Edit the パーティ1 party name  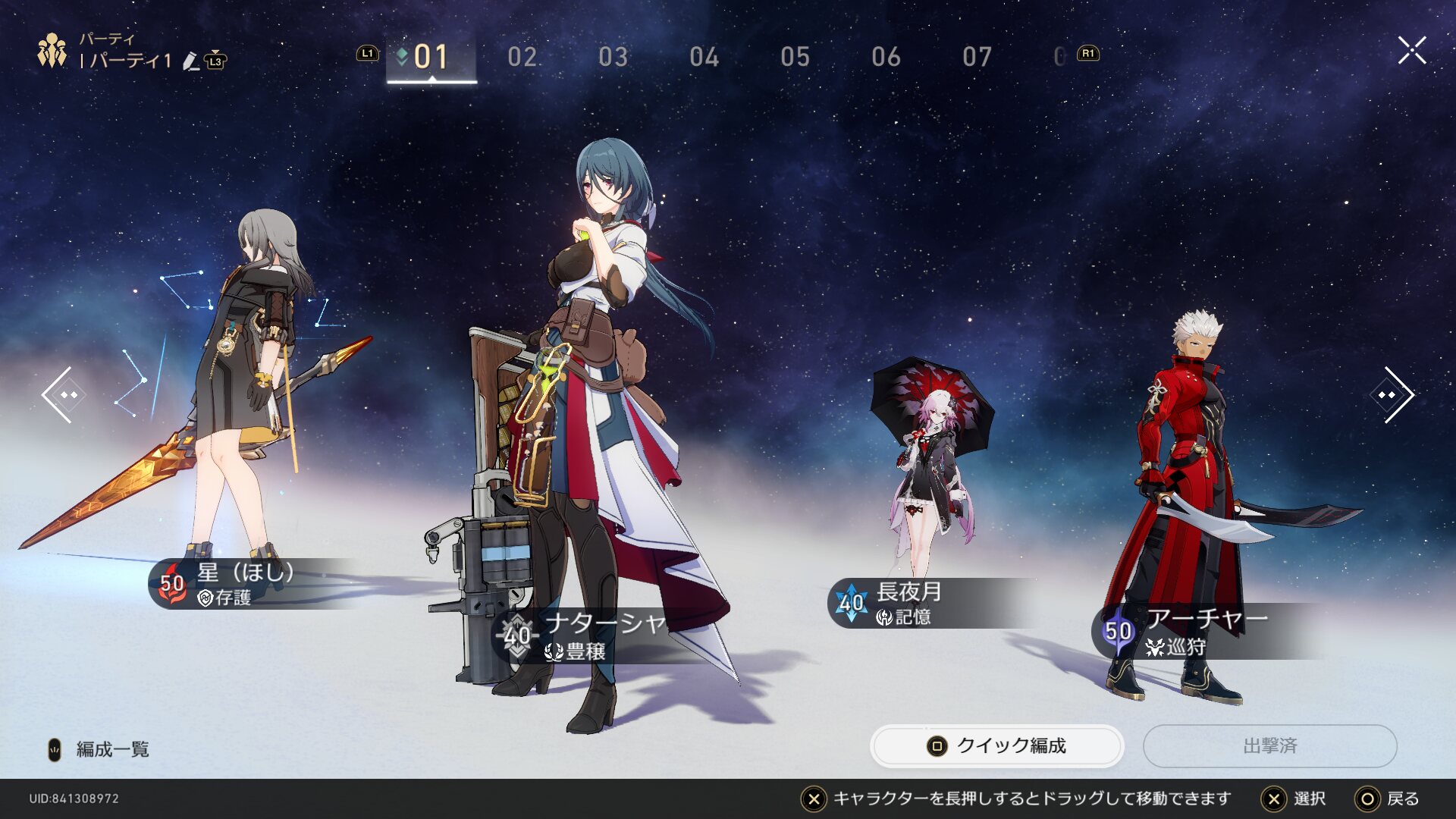coord(191,61)
